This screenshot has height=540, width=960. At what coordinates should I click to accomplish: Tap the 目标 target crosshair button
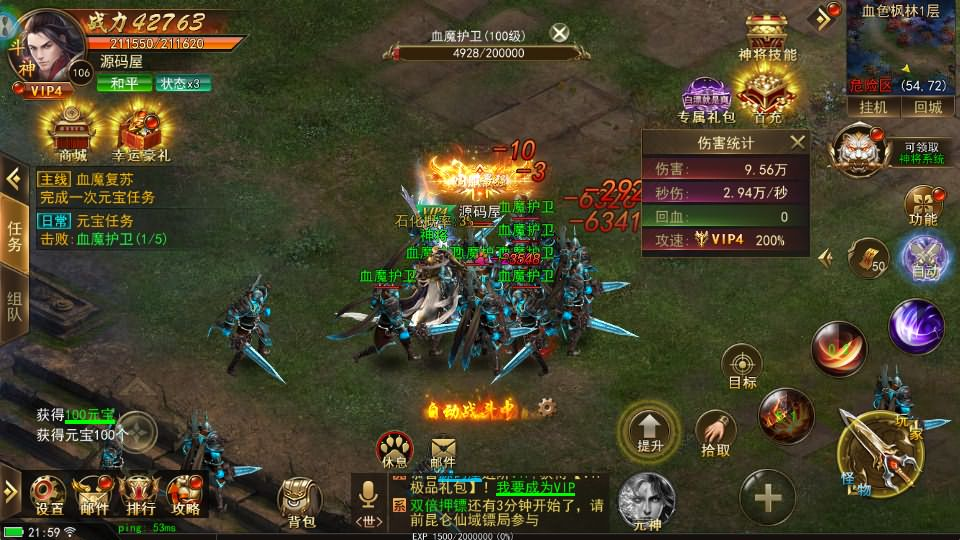(x=742, y=367)
